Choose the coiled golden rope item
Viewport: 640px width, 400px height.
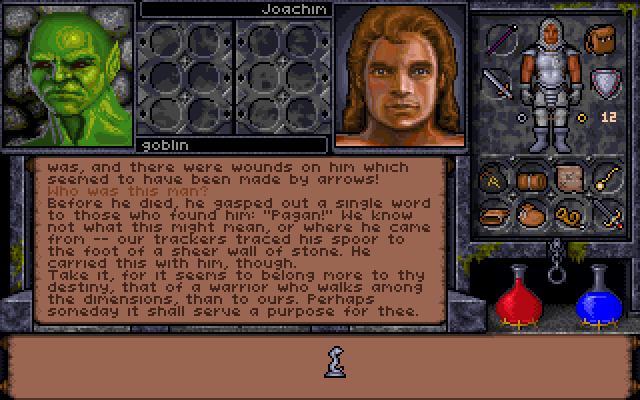[568, 214]
